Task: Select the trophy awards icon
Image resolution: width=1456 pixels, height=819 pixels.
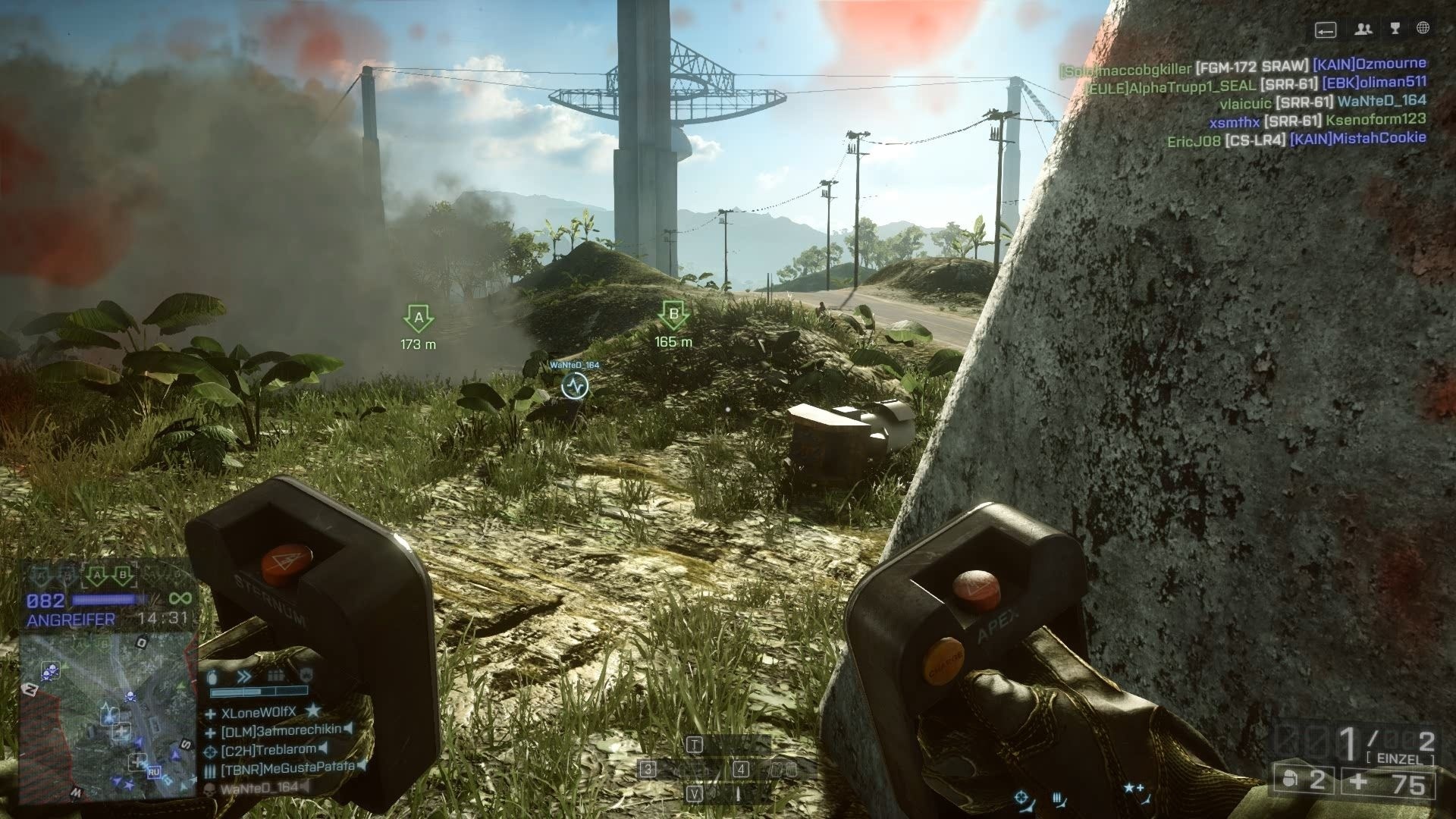Action: click(x=1395, y=28)
